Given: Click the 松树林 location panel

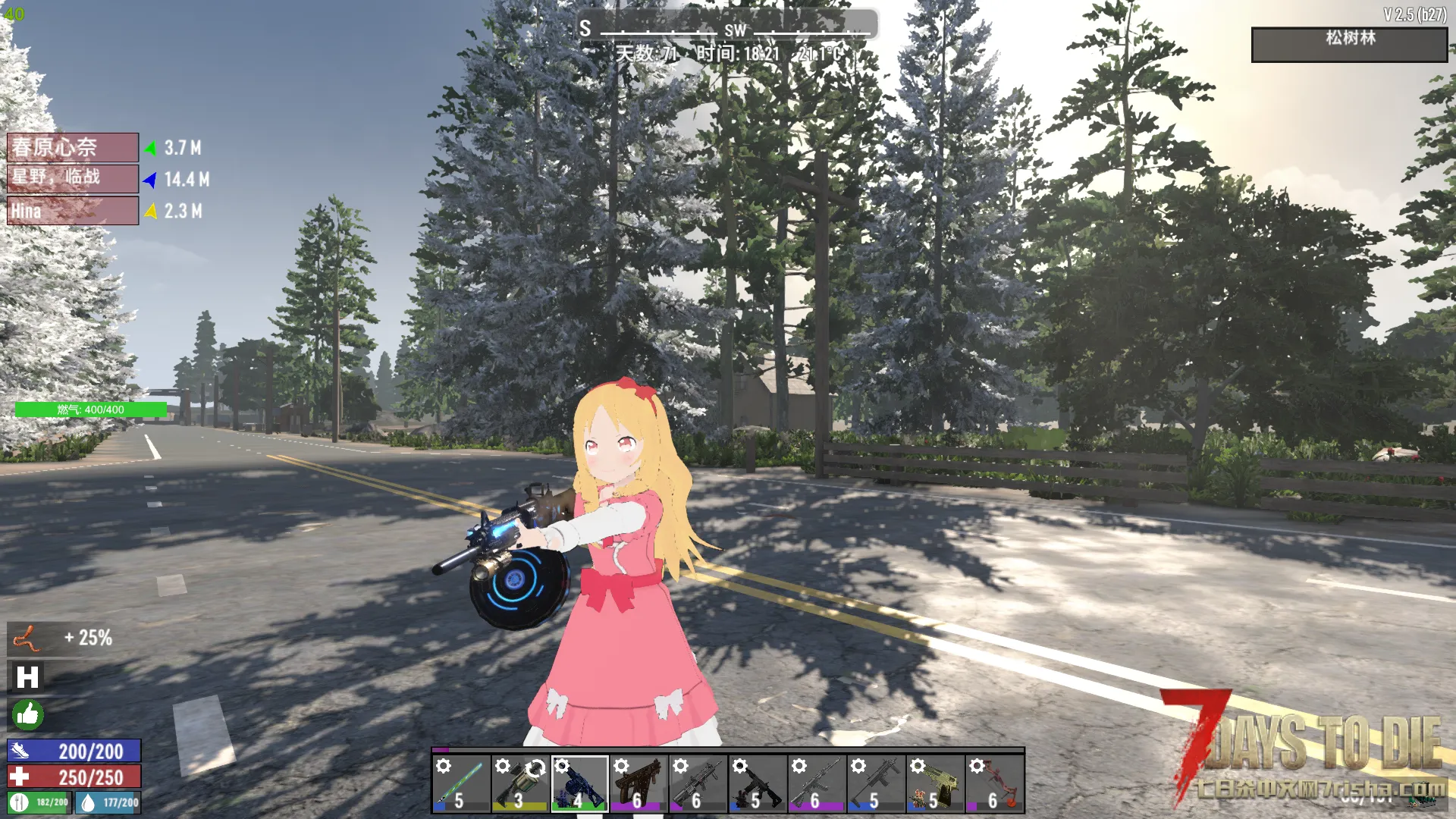Looking at the screenshot, I should coord(1349,45).
